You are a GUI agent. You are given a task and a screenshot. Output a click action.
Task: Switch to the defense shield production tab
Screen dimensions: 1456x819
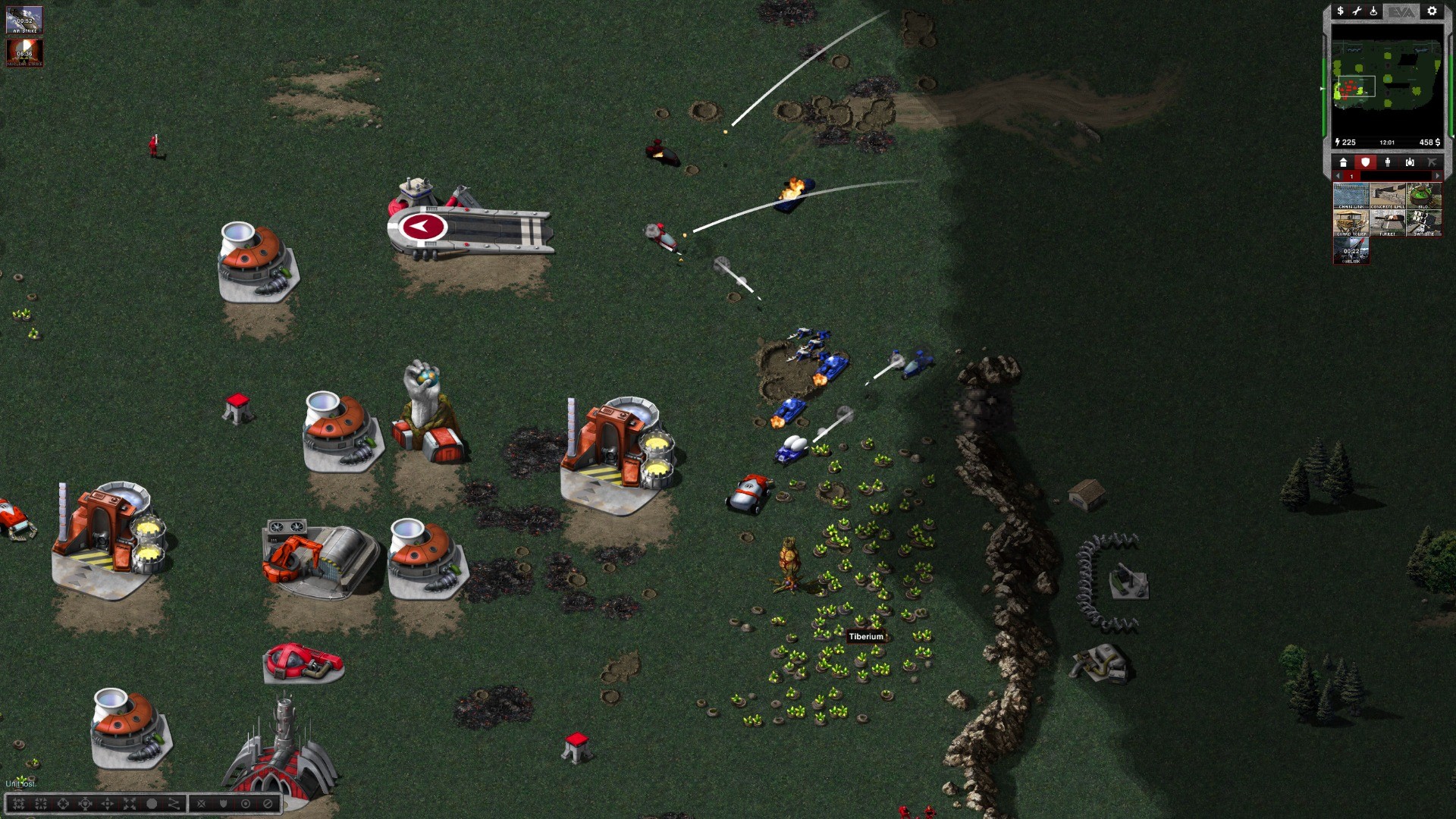pos(1365,162)
